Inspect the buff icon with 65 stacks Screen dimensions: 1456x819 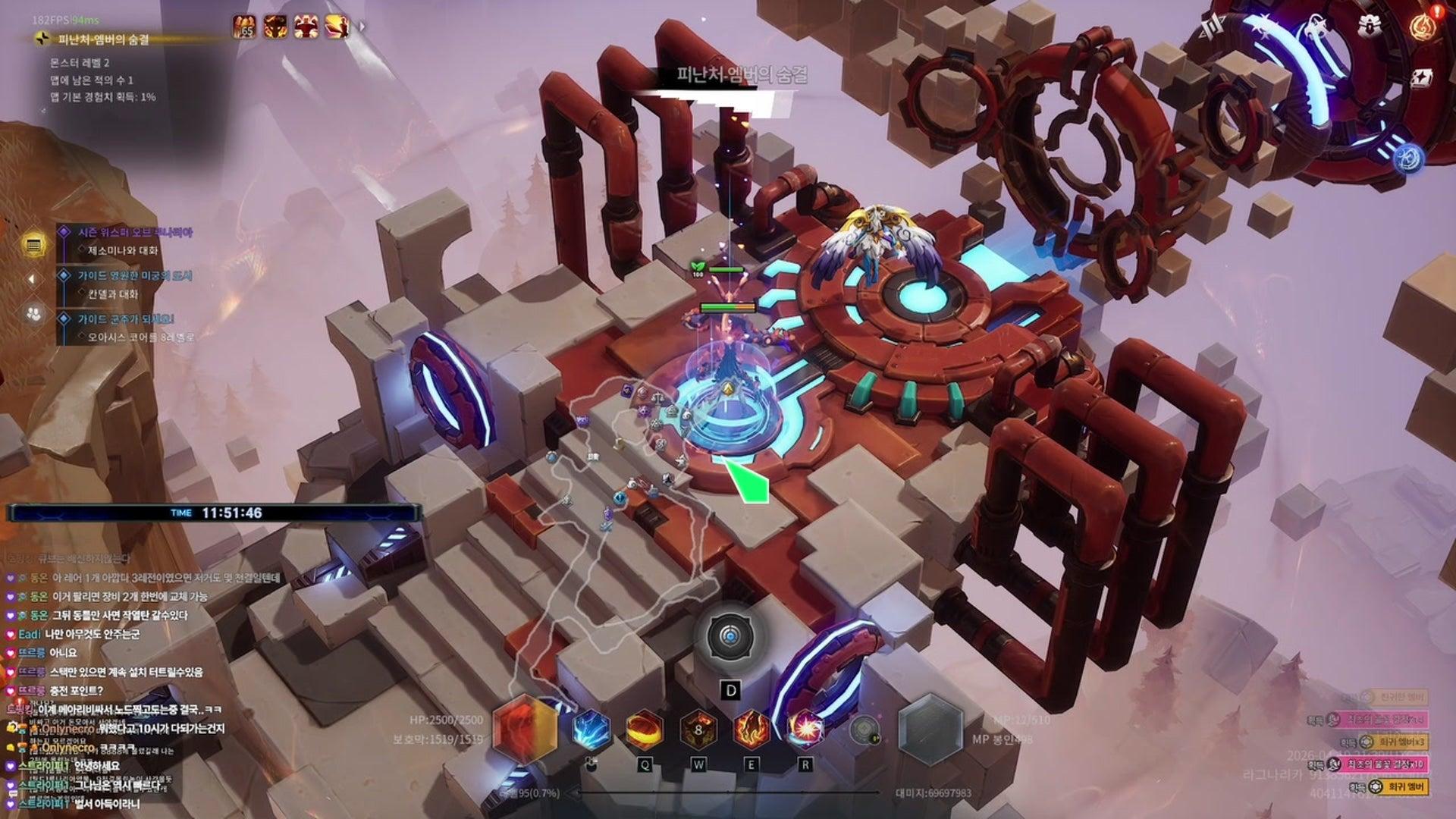(244, 27)
